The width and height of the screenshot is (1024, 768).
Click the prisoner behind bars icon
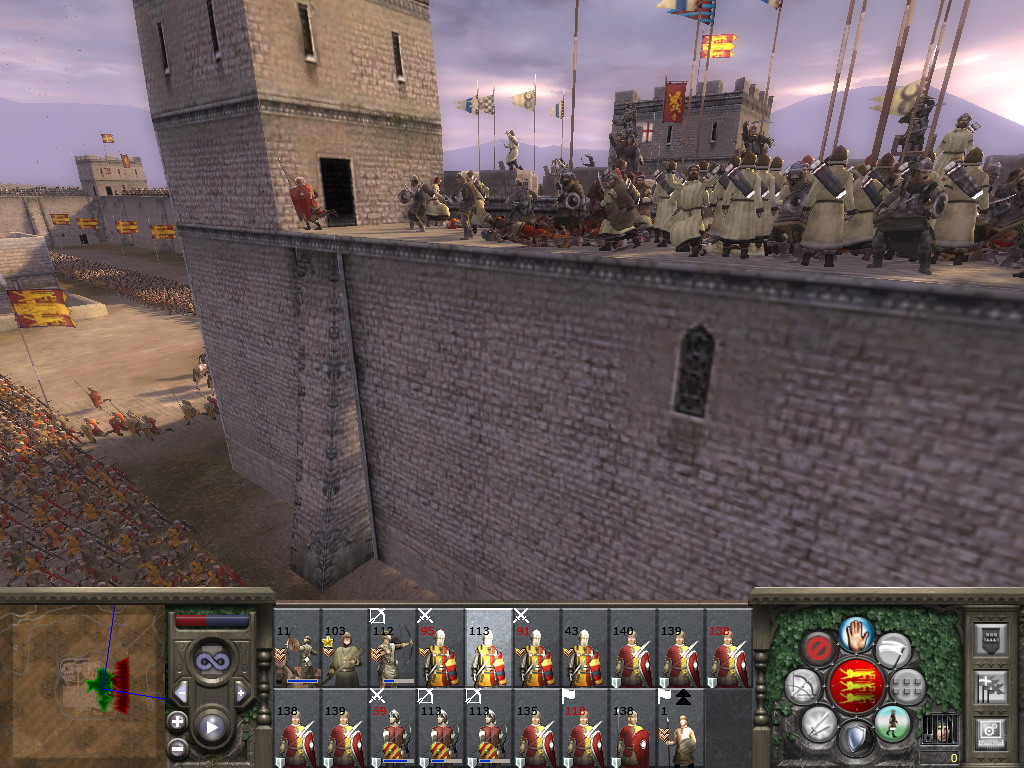click(939, 729)
